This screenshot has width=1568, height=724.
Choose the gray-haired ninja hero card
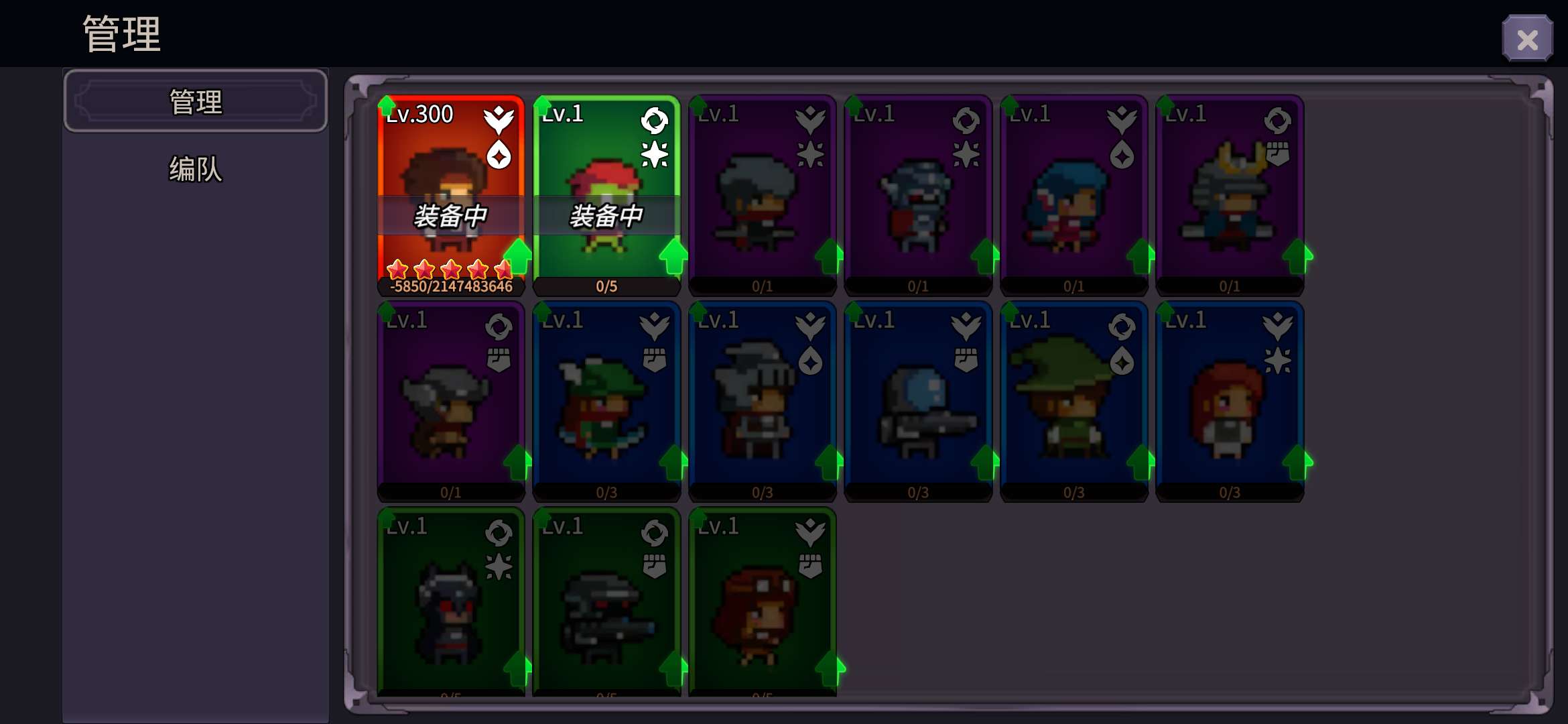[x=762, y=194]
